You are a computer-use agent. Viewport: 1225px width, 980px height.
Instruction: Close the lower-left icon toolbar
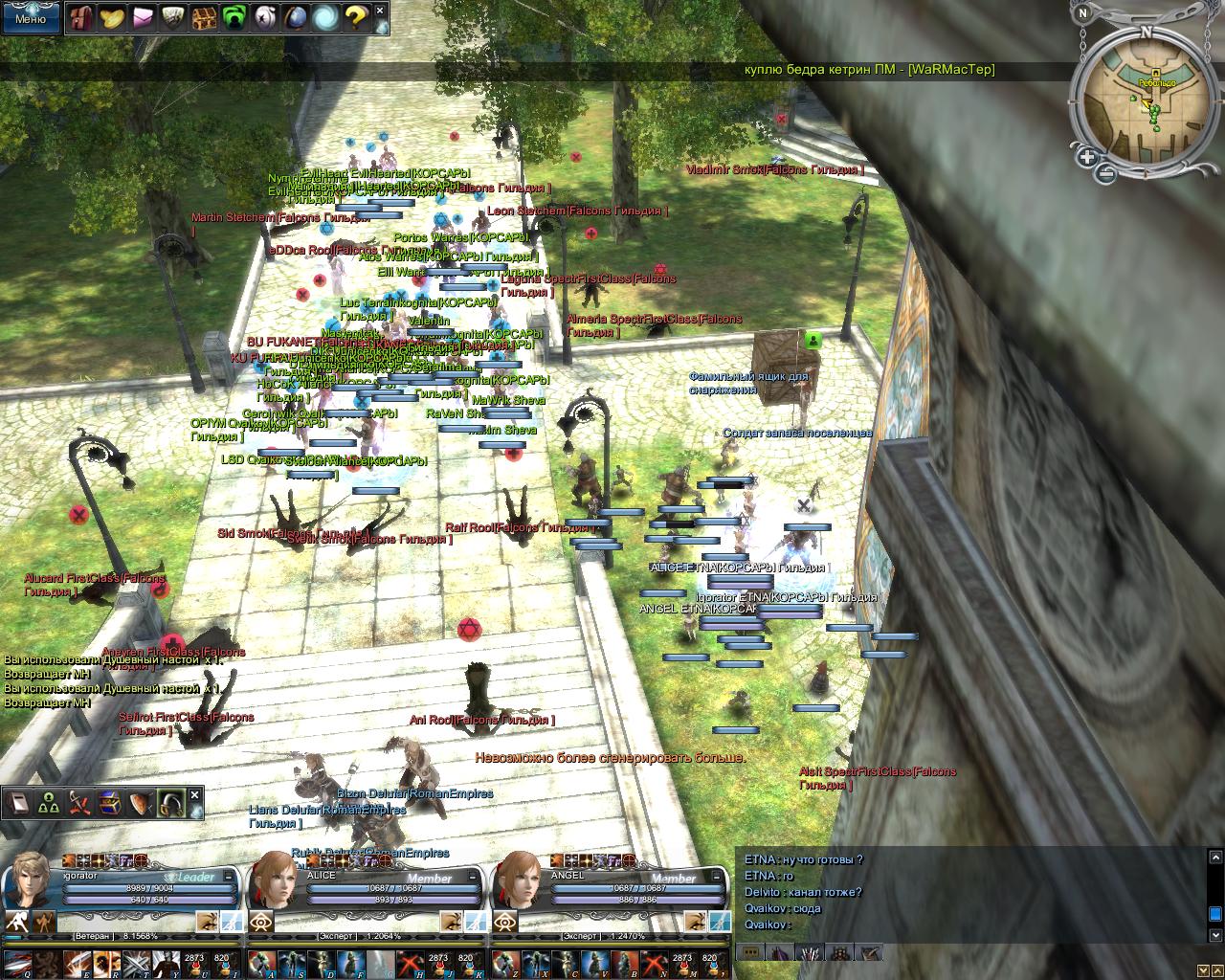coord(195,795)
